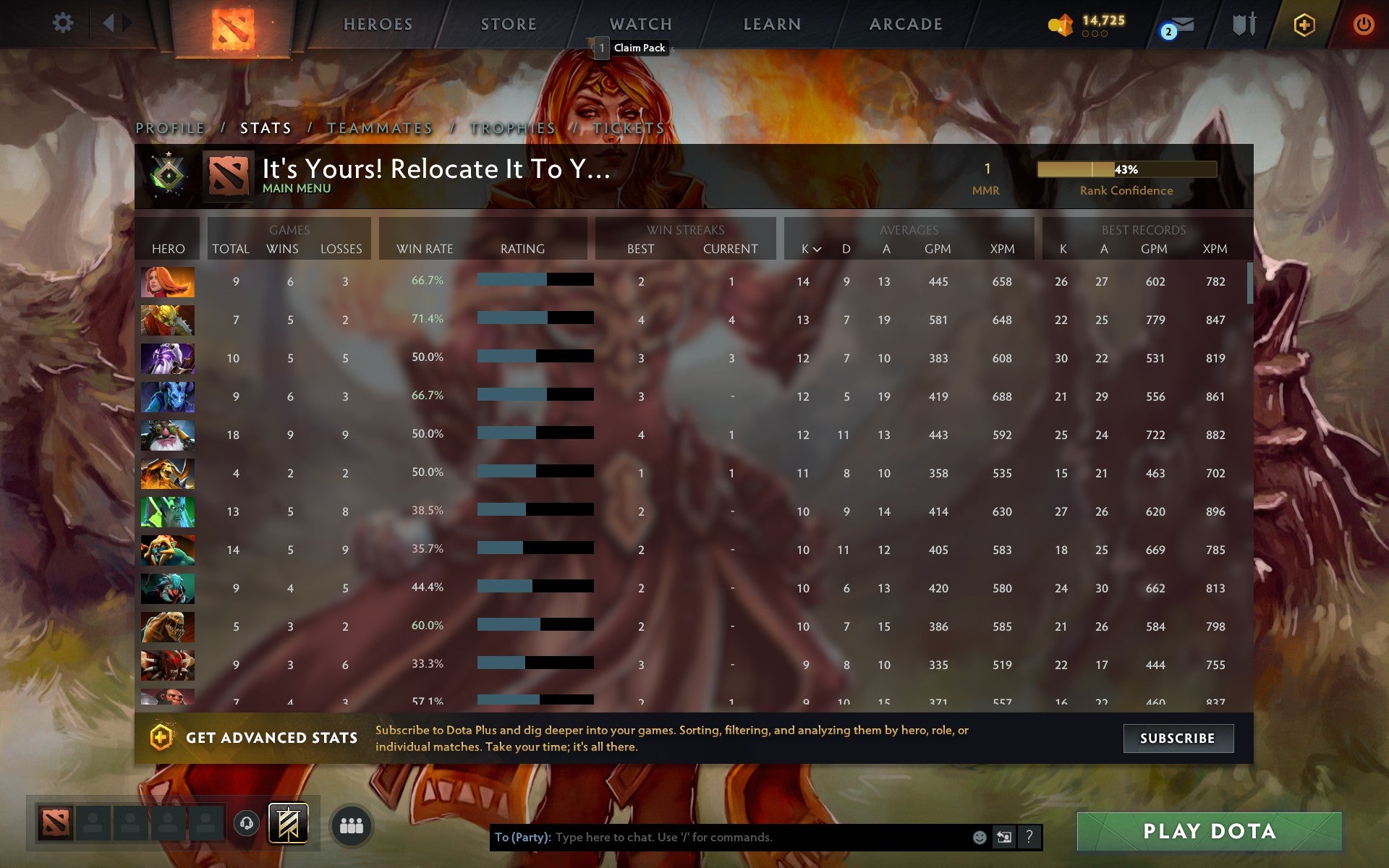Click the party chat input field

point(723,838)
